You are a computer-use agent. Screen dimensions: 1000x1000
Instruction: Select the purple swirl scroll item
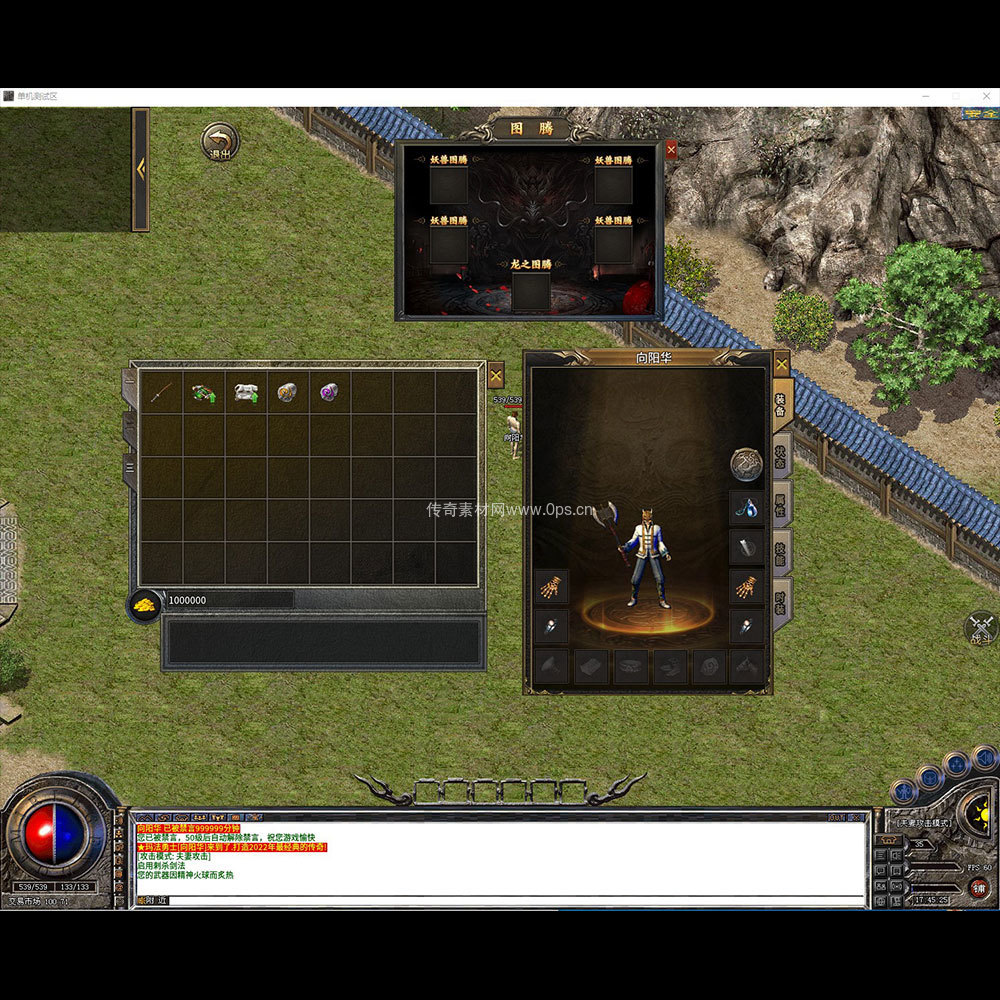coord(329,393)
